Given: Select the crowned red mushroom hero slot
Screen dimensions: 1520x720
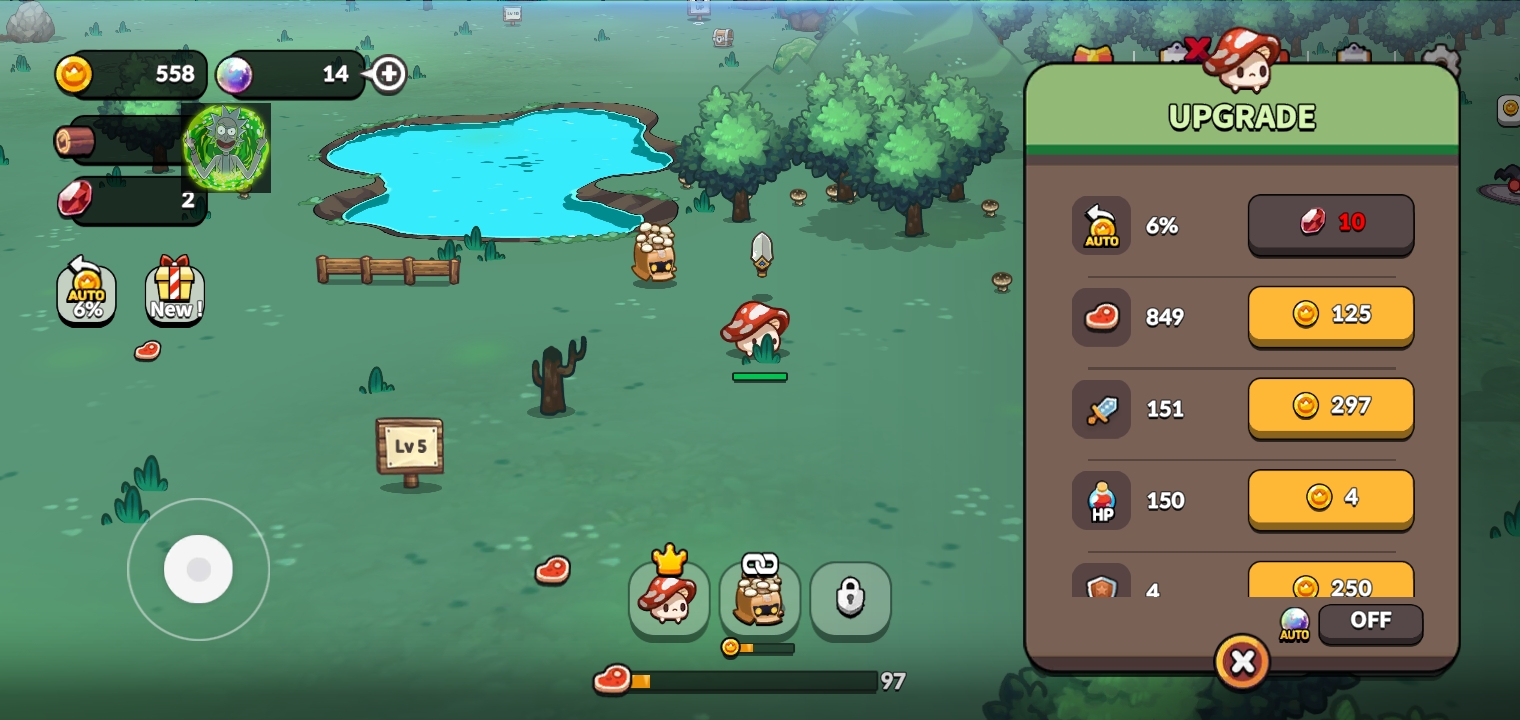Looking at the screenshot, I should 669,598.
